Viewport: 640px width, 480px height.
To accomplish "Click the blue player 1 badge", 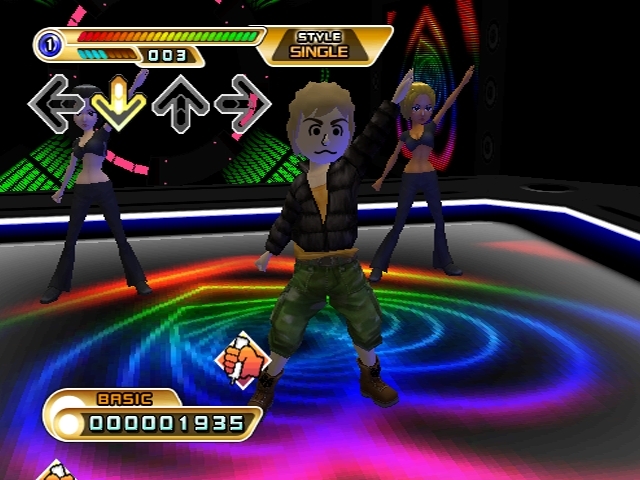I will pos(48,45).
